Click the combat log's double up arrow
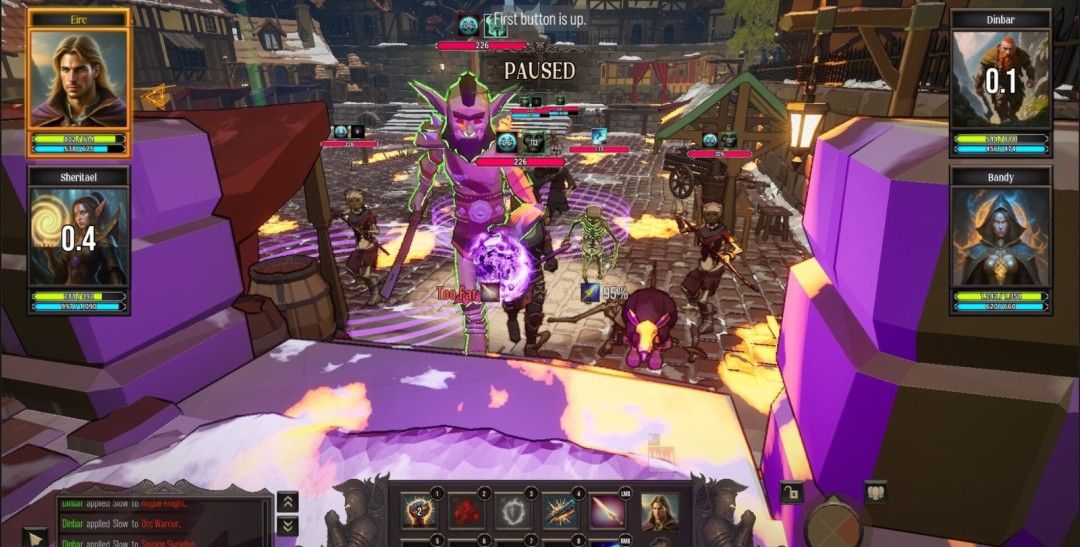 coord(287,503)
